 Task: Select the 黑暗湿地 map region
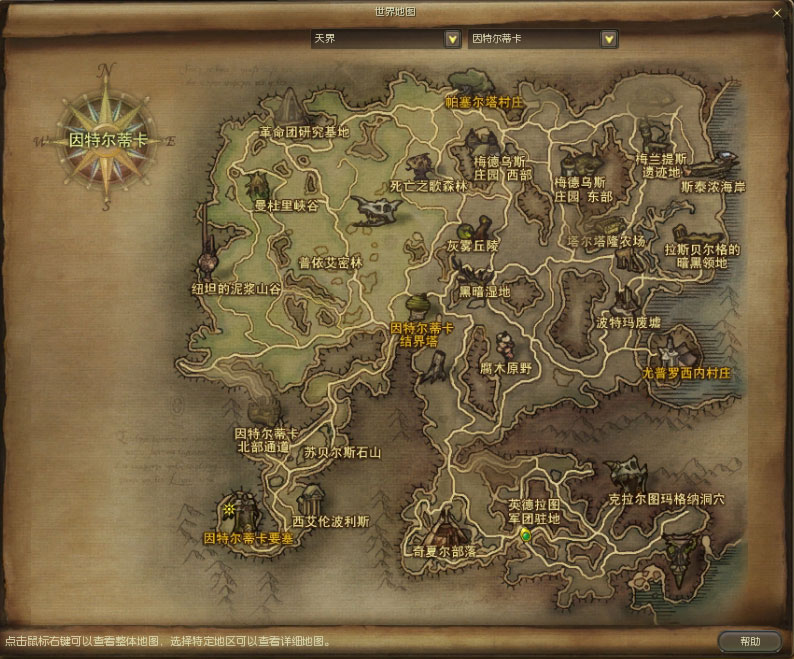pyautogui.click(x=484, y=292)
